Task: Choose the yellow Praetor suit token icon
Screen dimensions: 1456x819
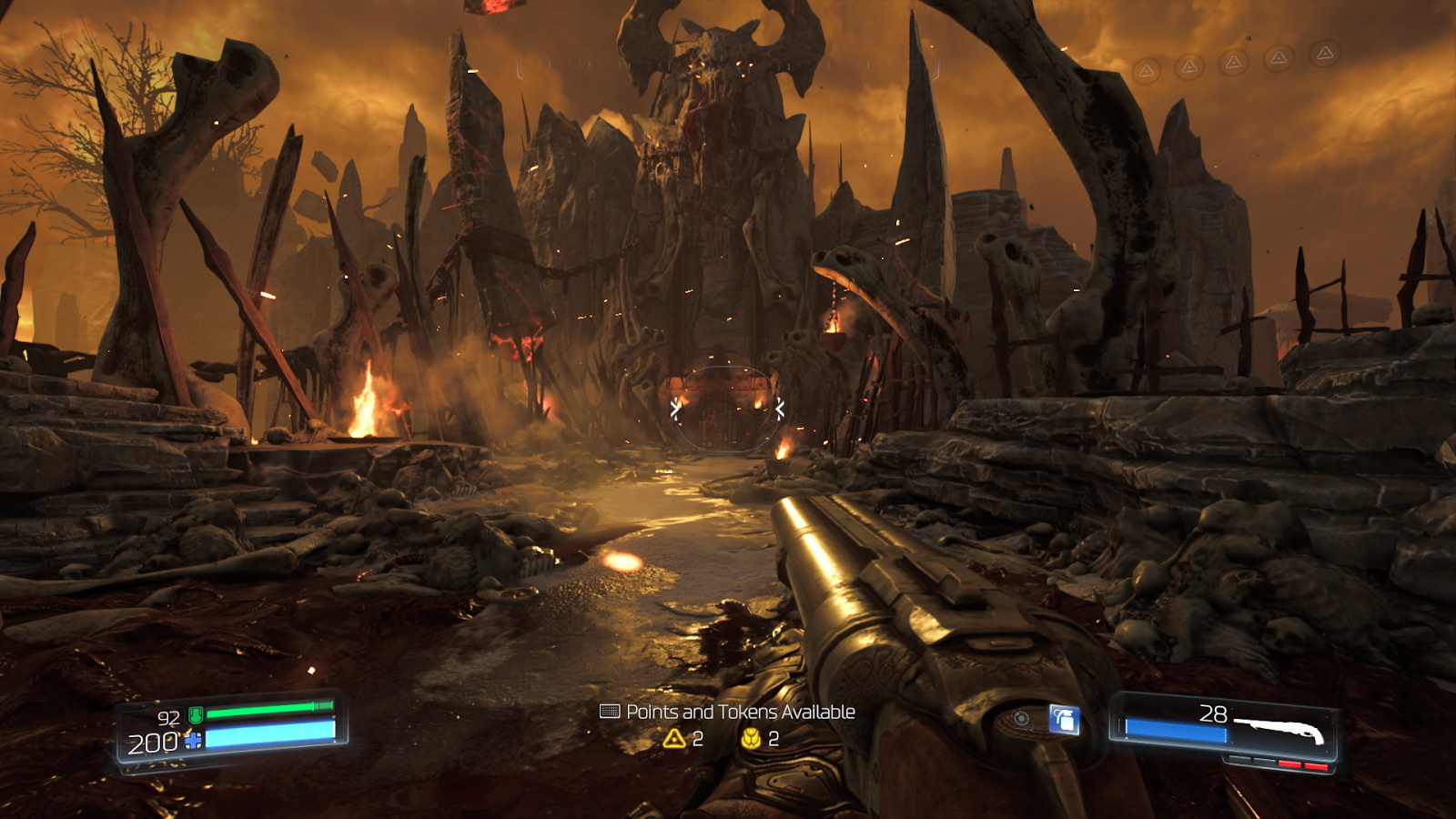Action: pyautogui.click(x=751, y=738)
